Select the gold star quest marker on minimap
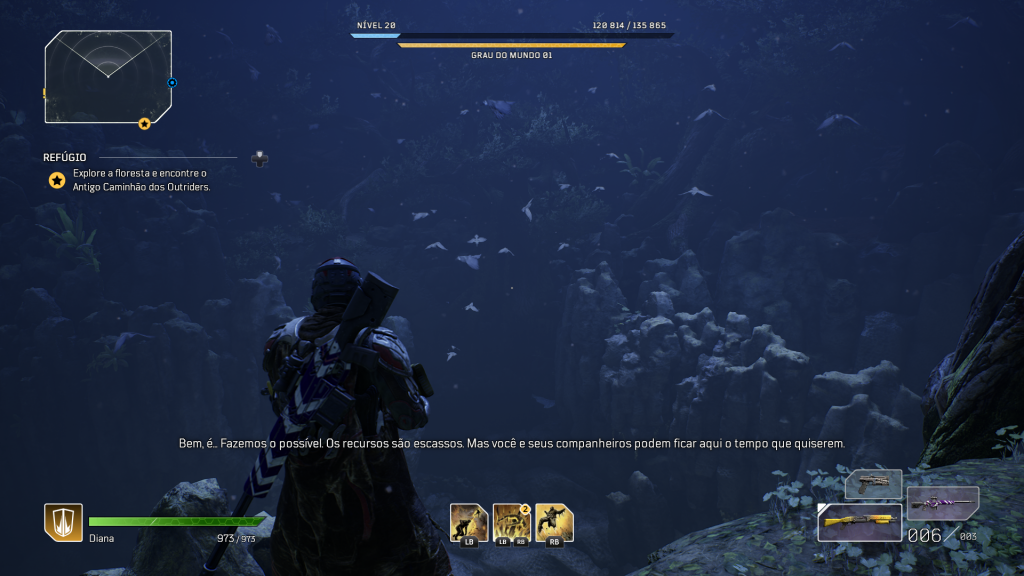The image size is (1024, 576). 144,123
